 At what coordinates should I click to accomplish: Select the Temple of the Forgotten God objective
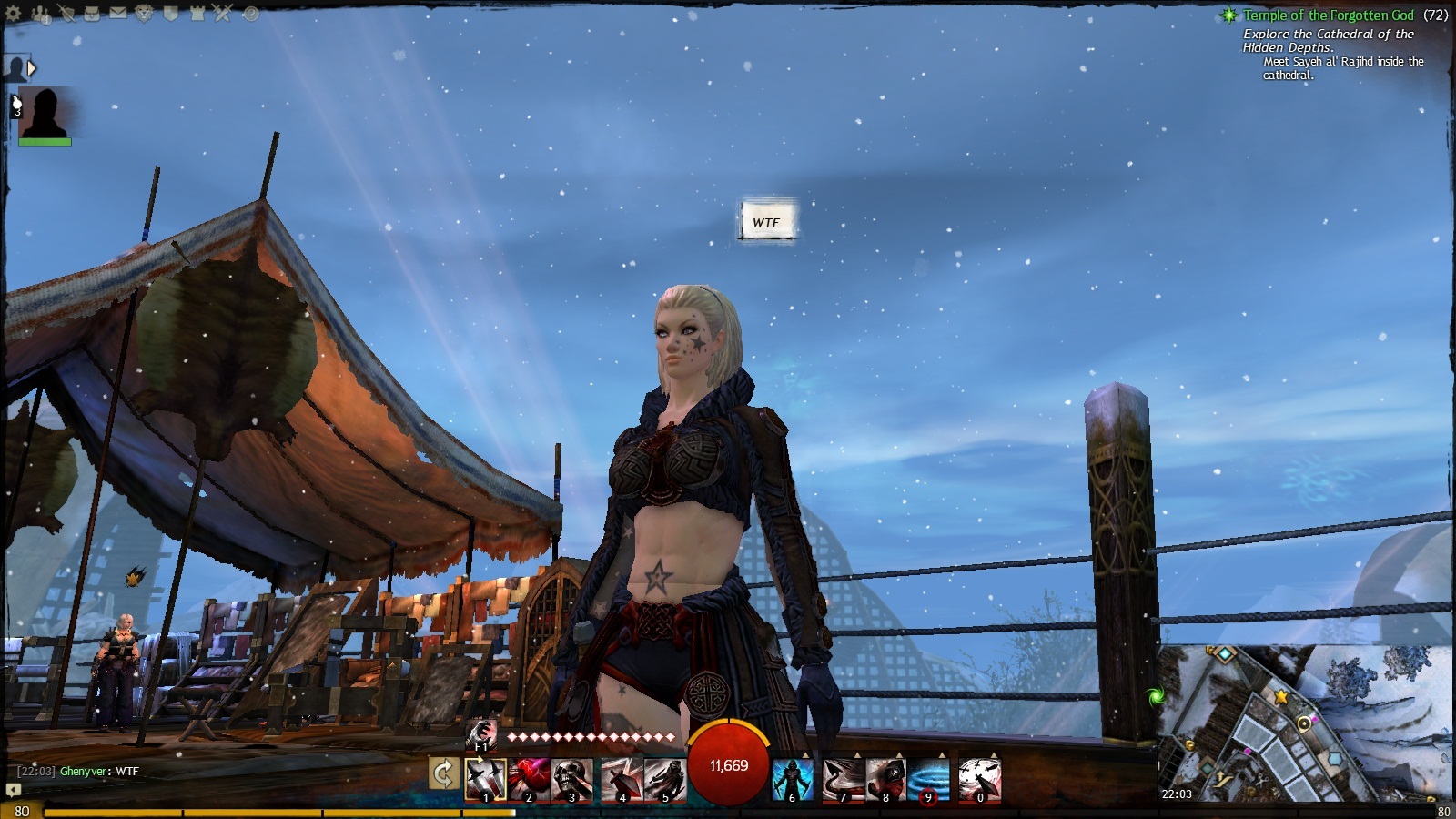pyautogui.click(x=1328, y=15)
